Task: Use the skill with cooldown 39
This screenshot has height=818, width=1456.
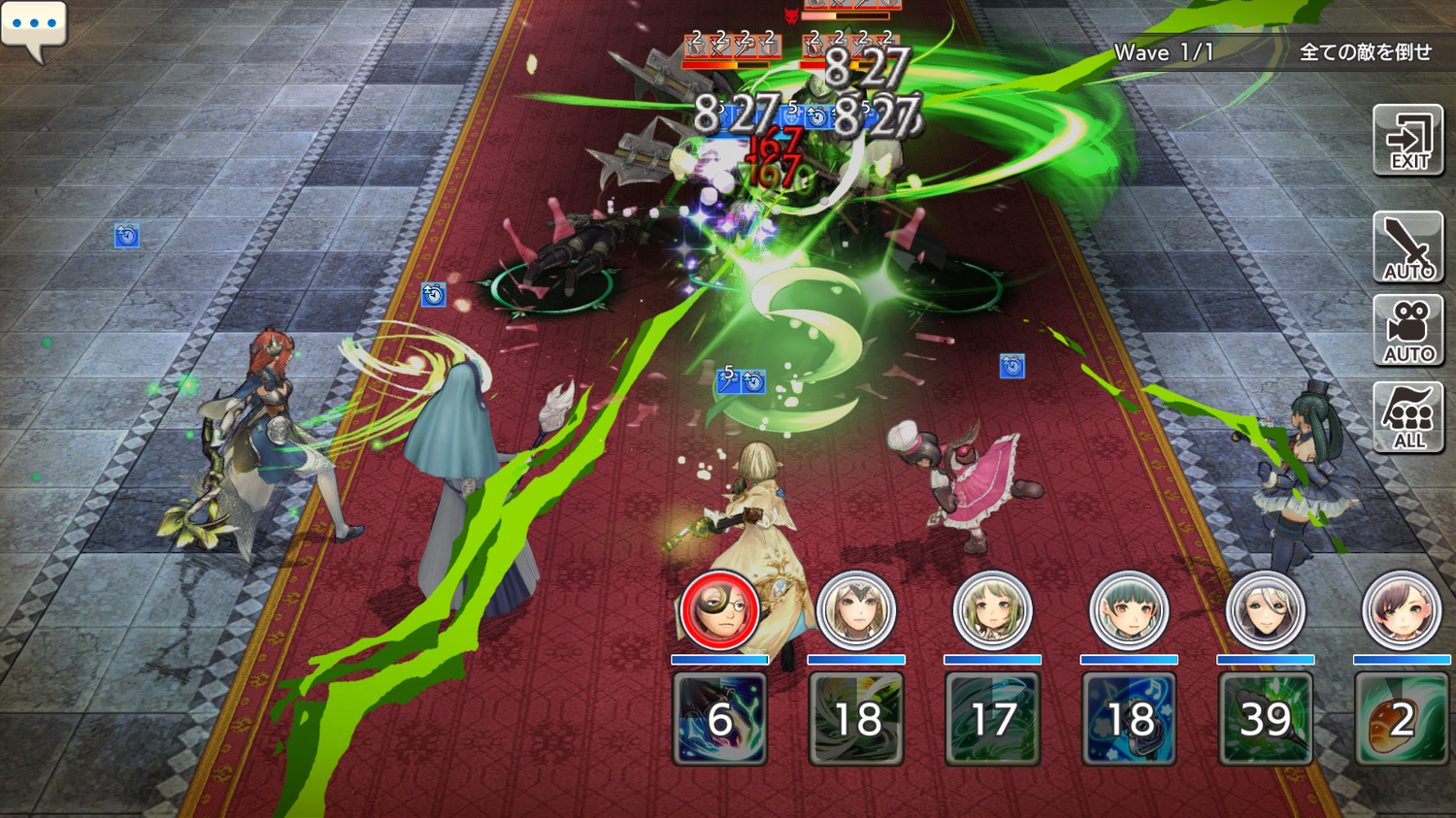Action: pyautogui.click(x=1265, y=719)
